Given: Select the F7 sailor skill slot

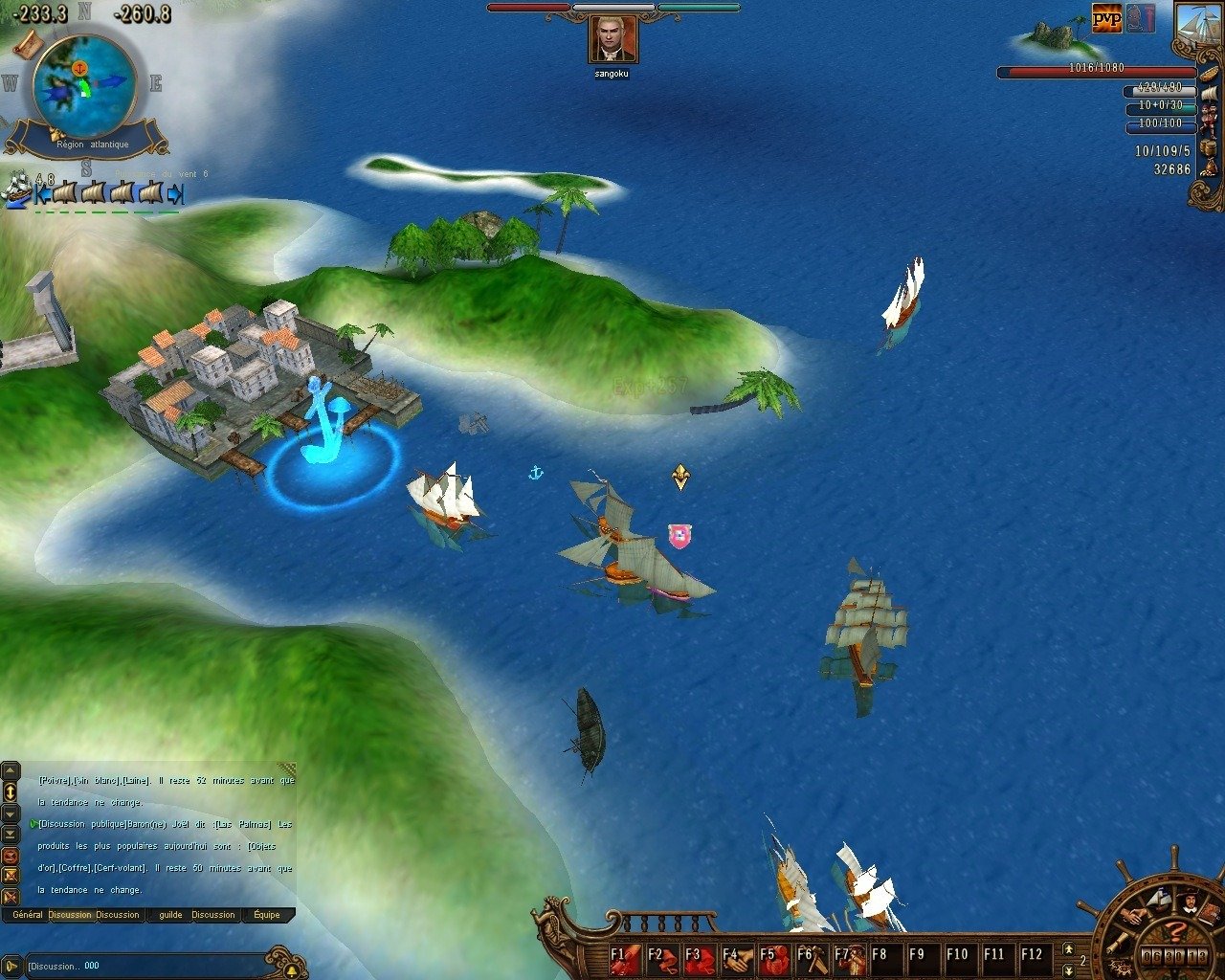Looking at the screenshot, I should click(x=847, y=955).
